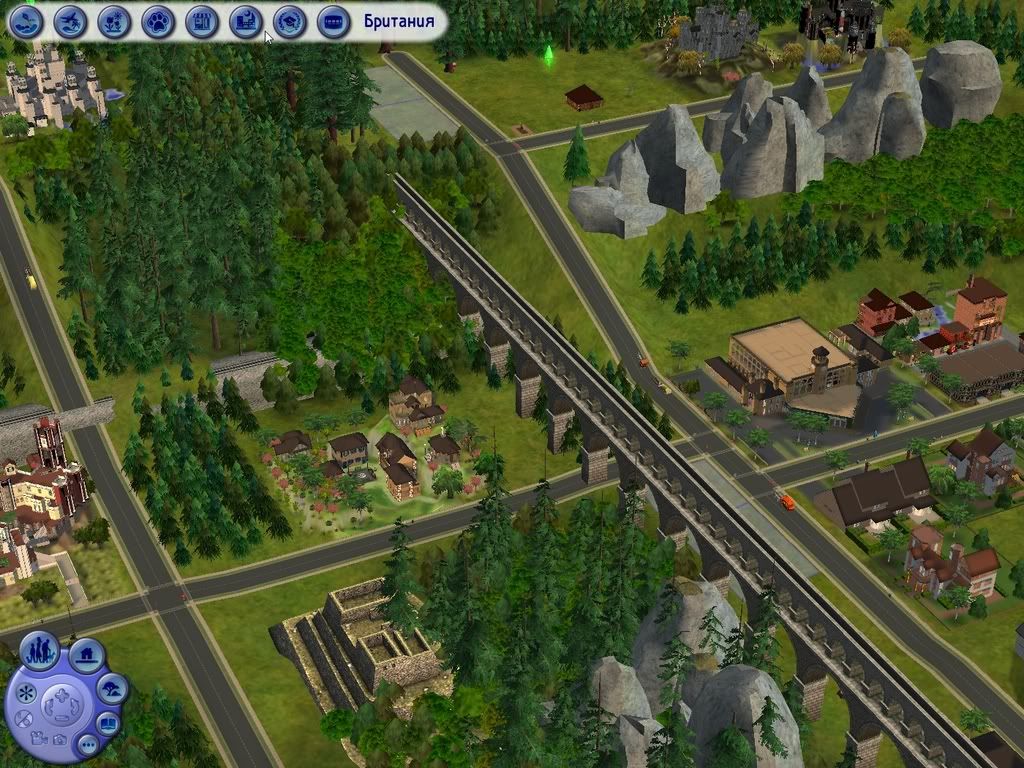Click the wide building icon beside Британия
Viewport: 1024px width, 768px height.
333,20
